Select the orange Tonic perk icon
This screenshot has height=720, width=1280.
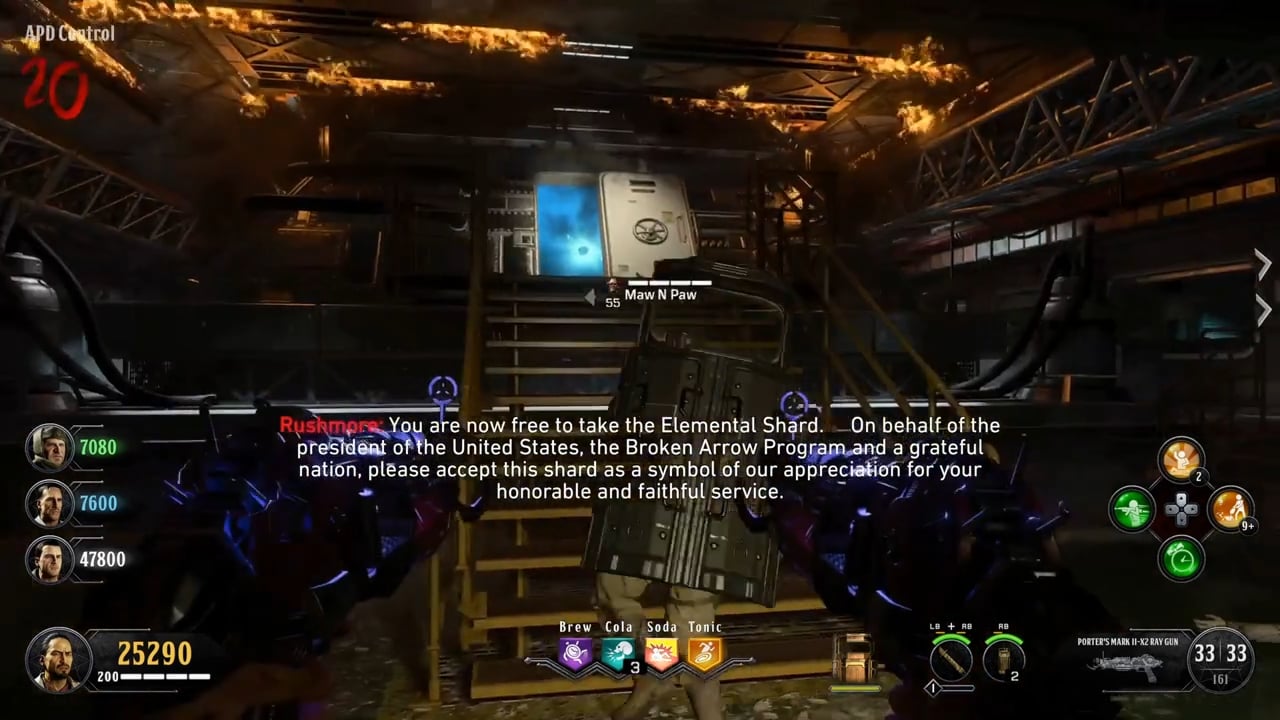coord(704,655)
